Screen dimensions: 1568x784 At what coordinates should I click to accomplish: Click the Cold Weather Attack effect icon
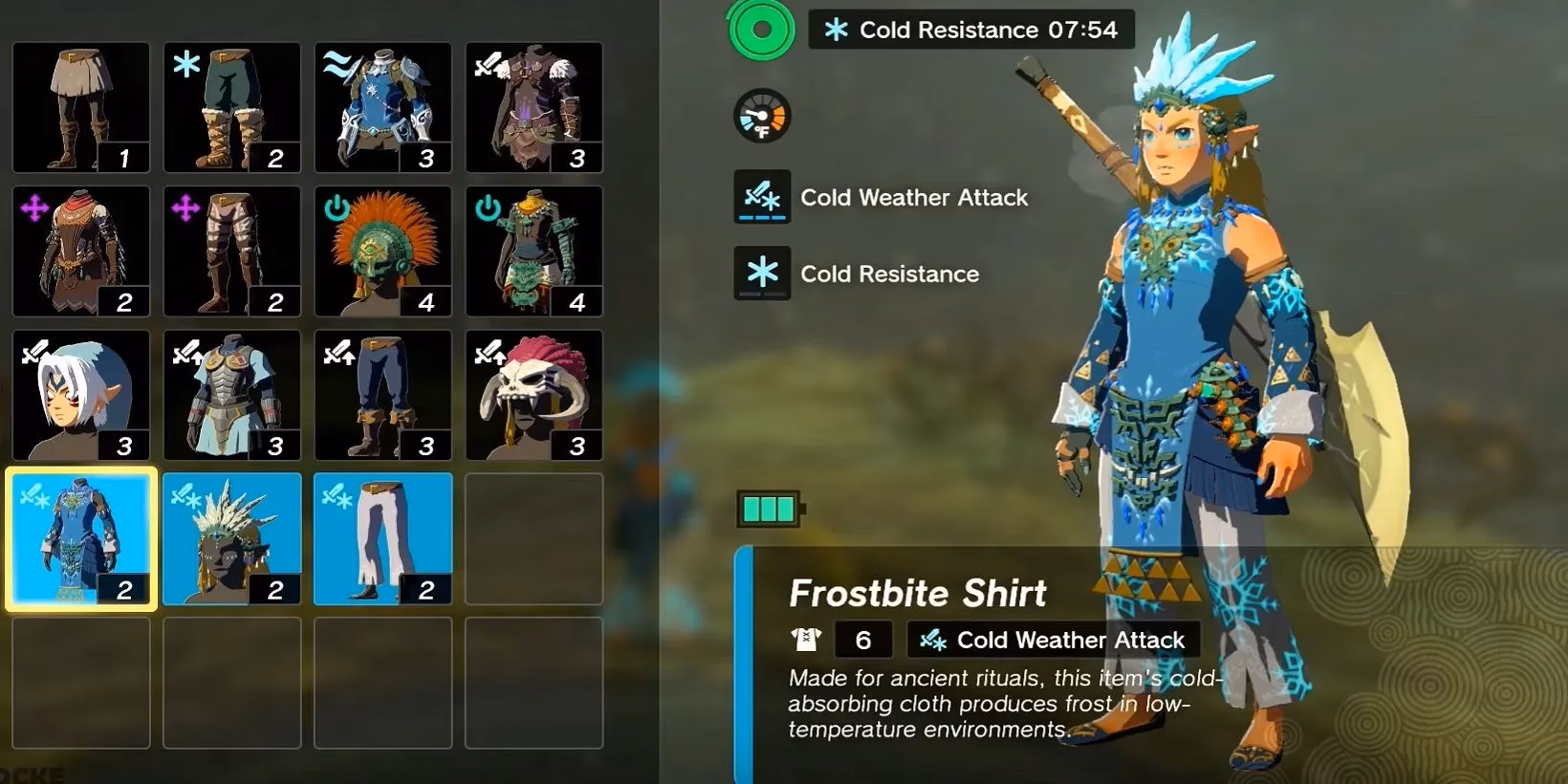click(760, 197)
